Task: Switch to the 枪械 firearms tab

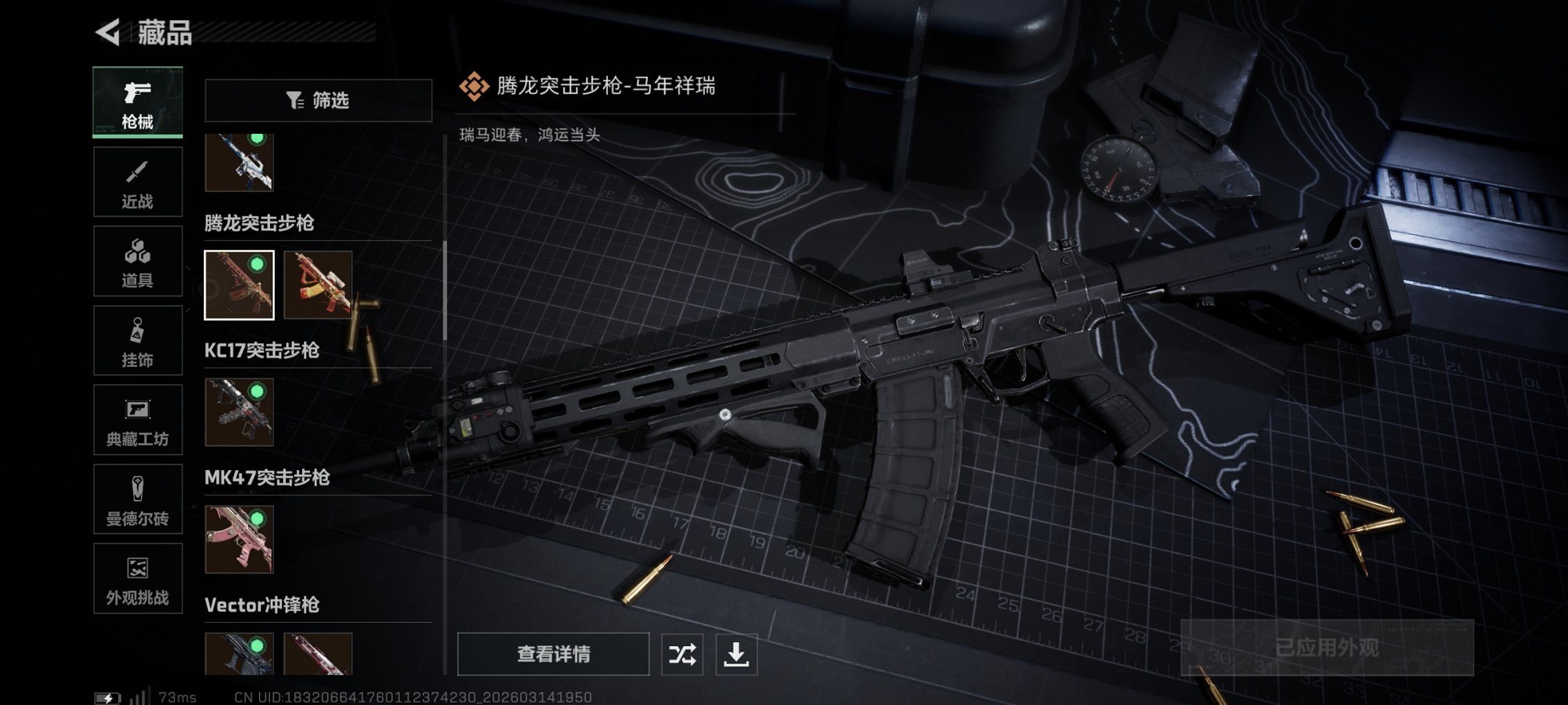Action: pyautogui.click(x=137, y=102)
